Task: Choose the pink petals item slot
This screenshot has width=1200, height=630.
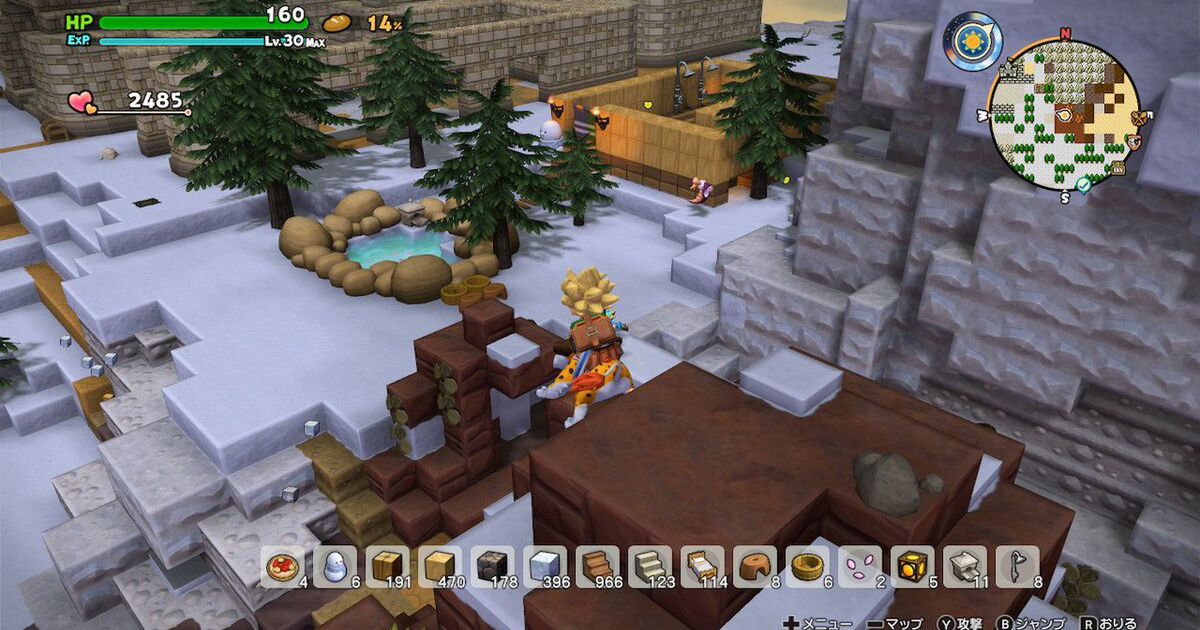Action: click(857, 566)
